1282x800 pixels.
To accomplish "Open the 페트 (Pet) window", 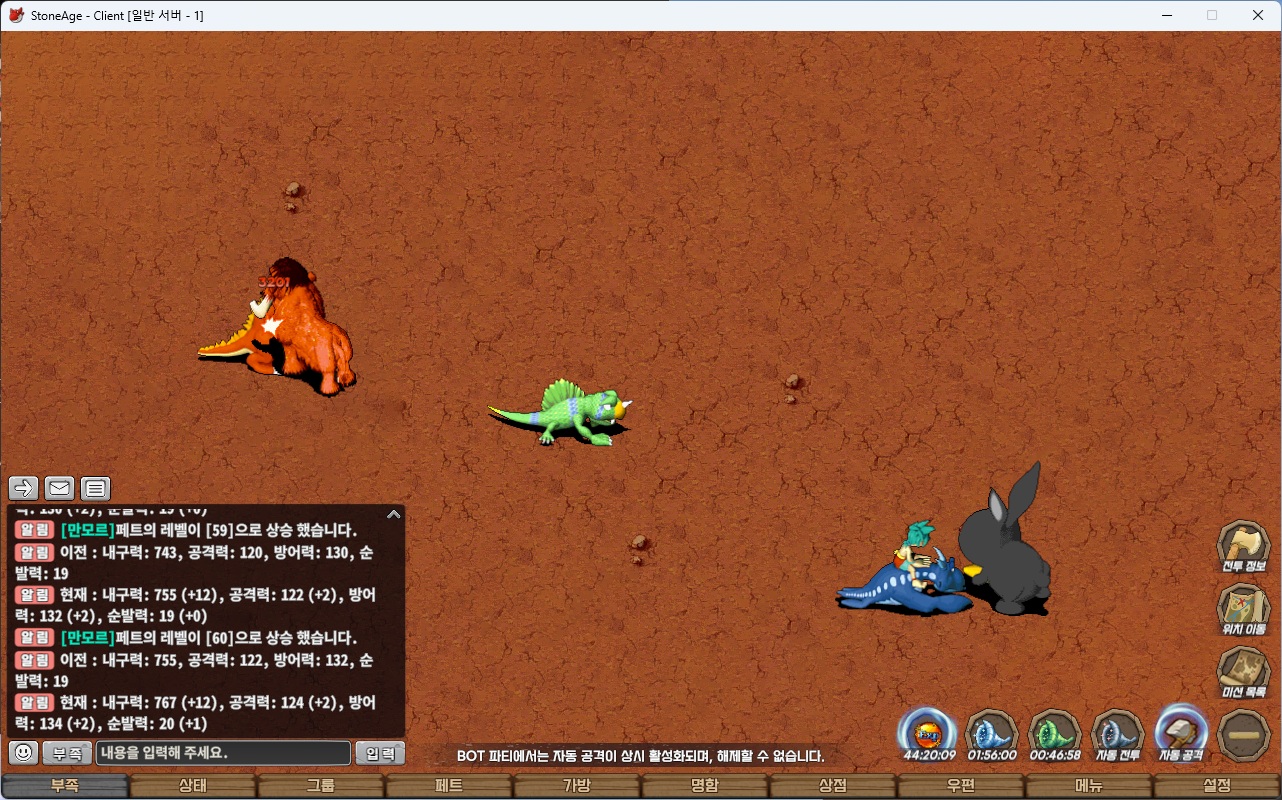I will pyautogui.click(x=449, y=786).
